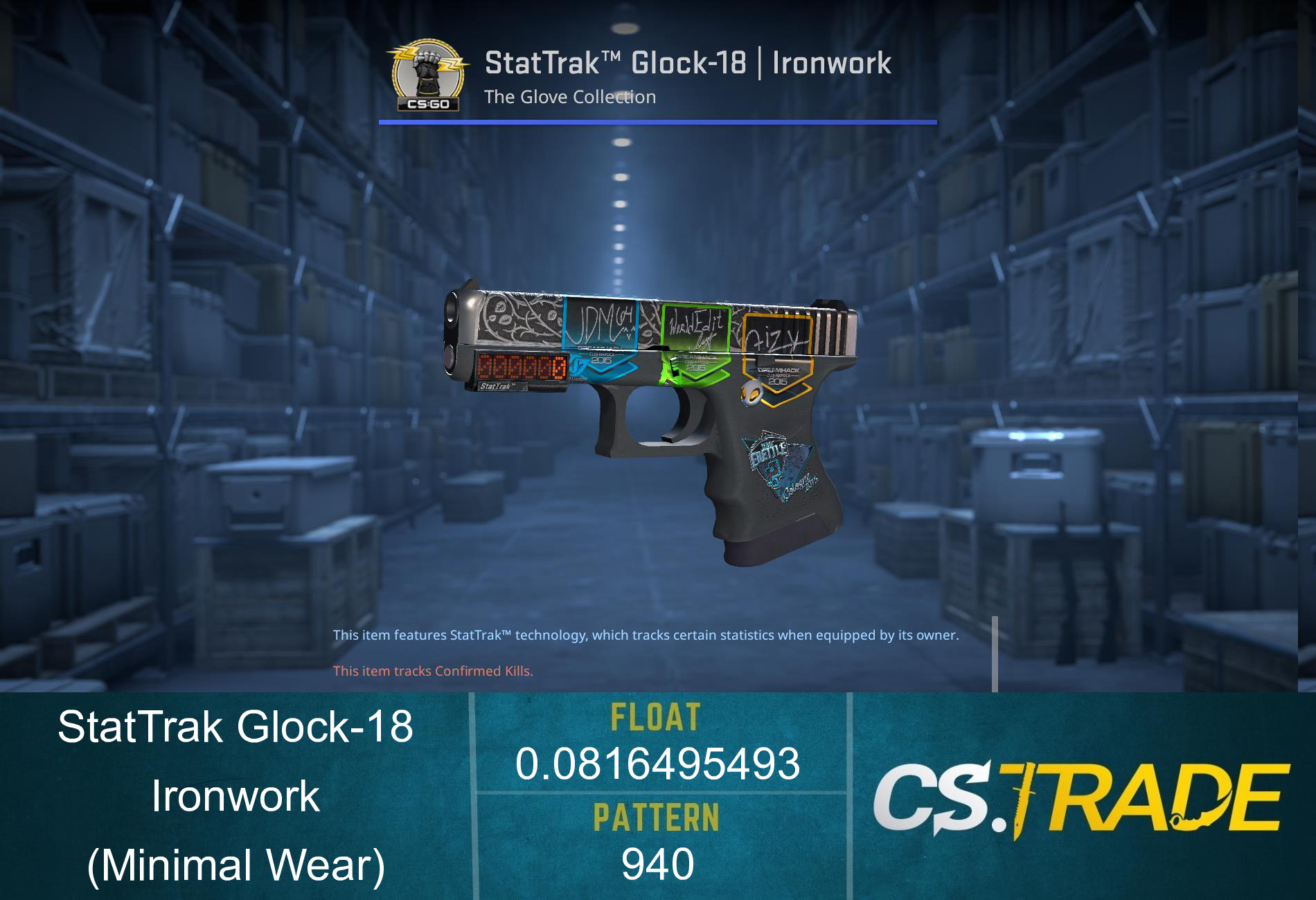Expand the PATTERN info section
The image size is (1316, 900).
point(656,817)
